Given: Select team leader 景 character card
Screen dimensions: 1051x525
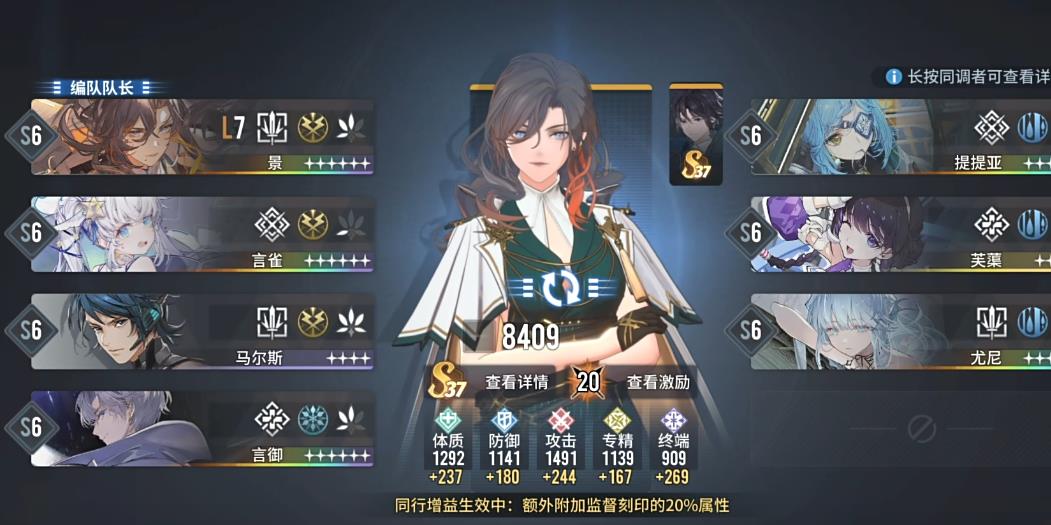Looking at the screenshot, I should pos(200,136).
